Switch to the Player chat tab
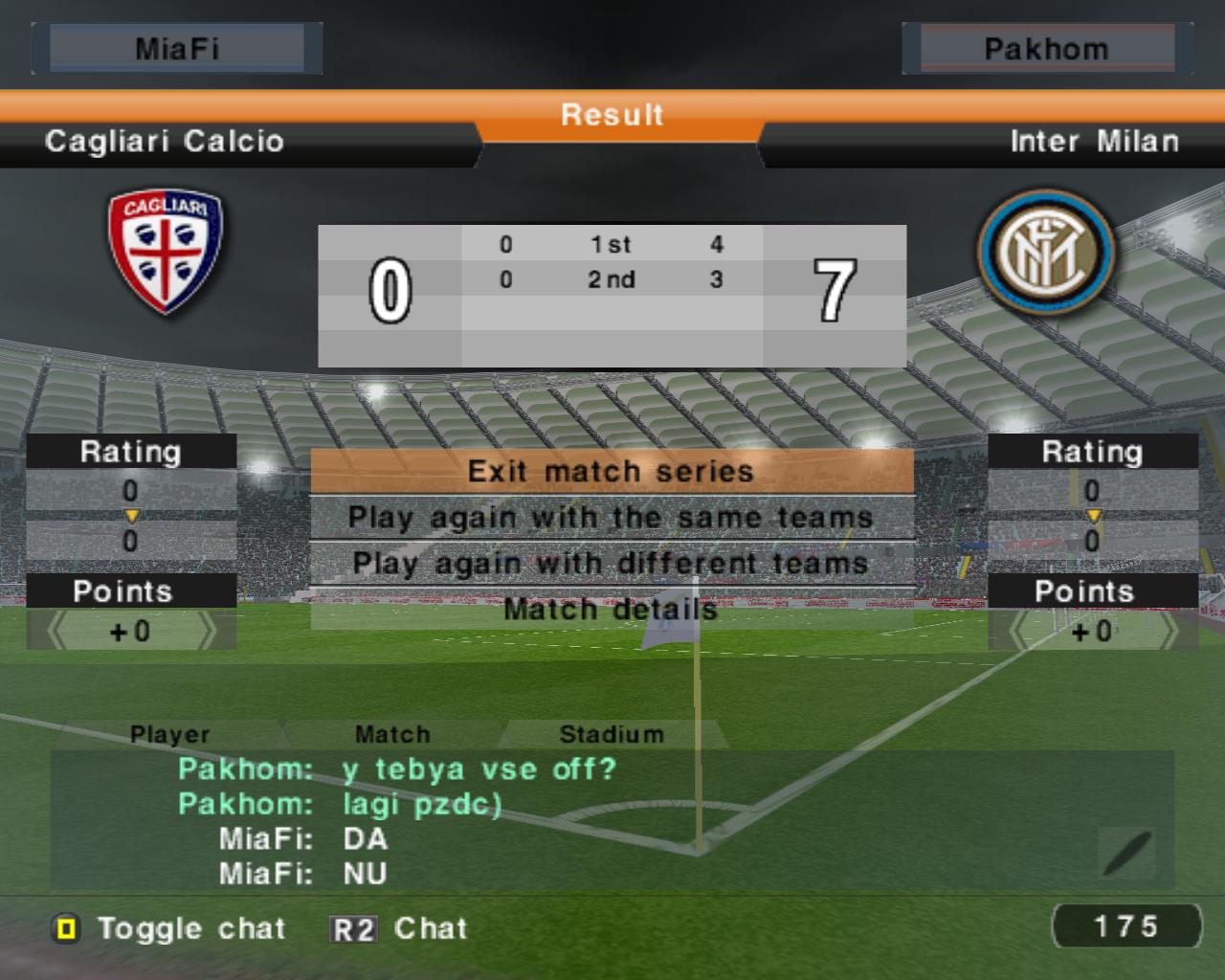The image size is (1225, 980). click(x=170, y=734)
